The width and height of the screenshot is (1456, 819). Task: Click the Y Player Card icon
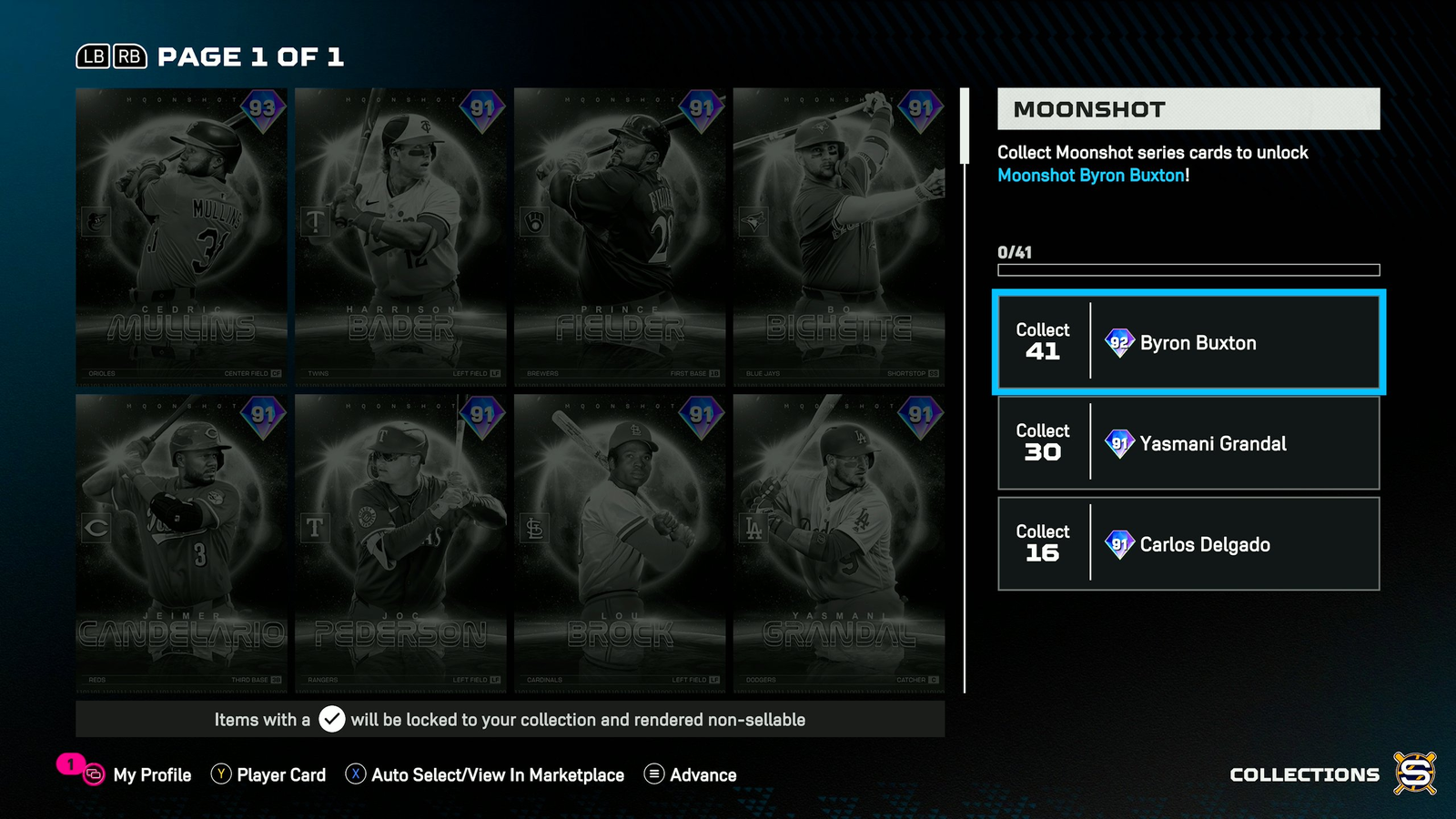point(219,774)
